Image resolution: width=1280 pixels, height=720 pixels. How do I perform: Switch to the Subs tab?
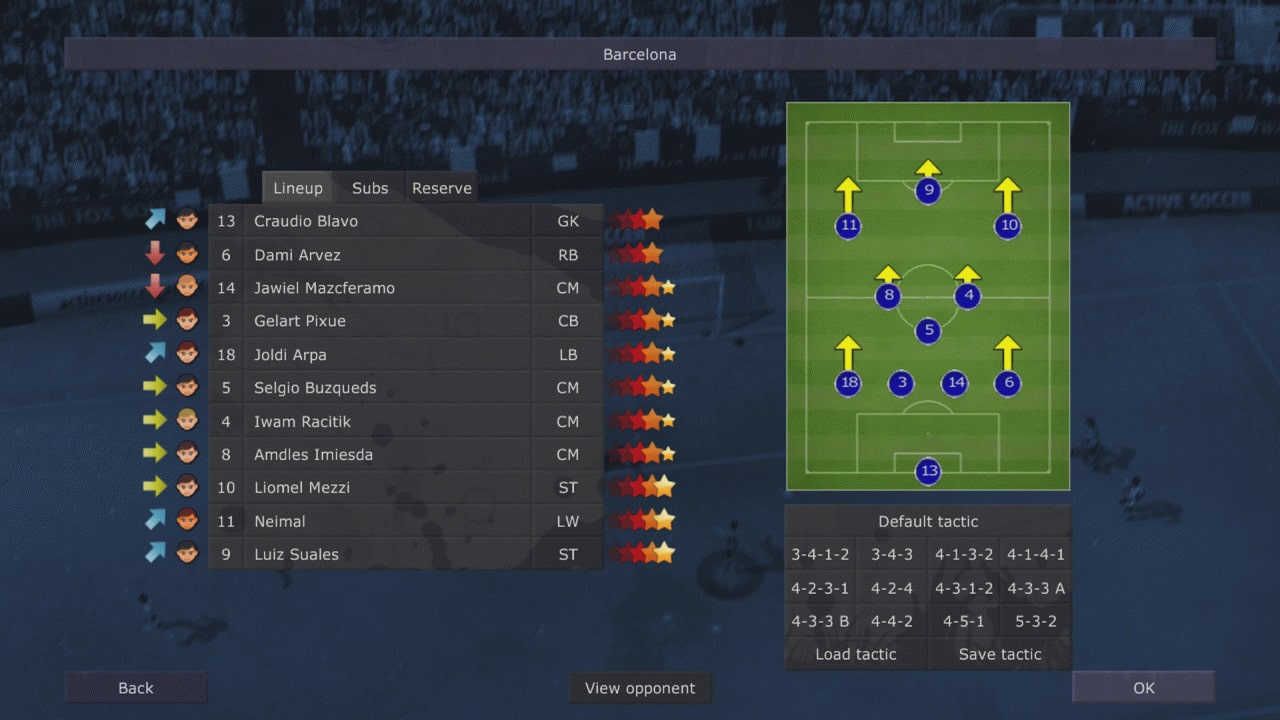(x=369, y=187)
